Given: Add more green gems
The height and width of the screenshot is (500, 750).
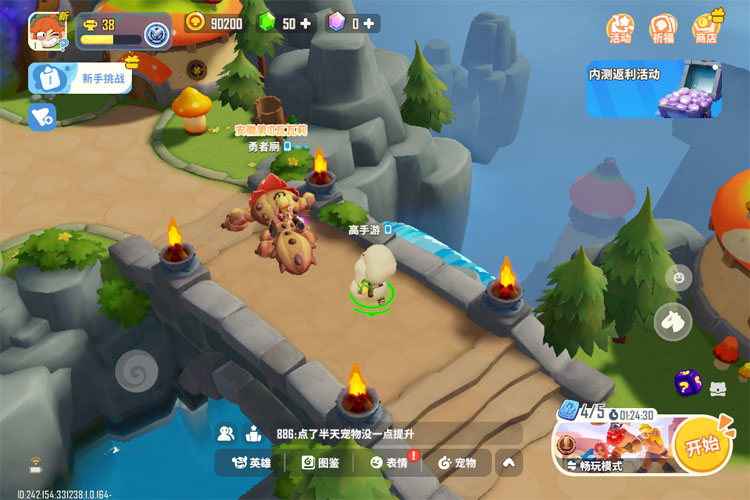Looking at the screenshot, I should coord(305,23).
